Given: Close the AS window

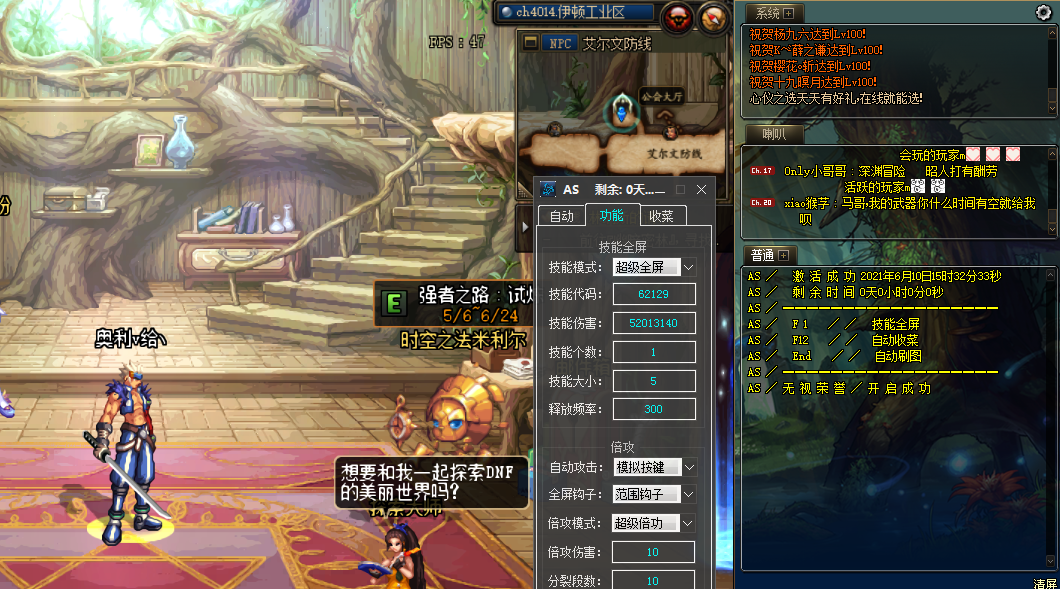Looking at the screenshot, I should (701, 189).
